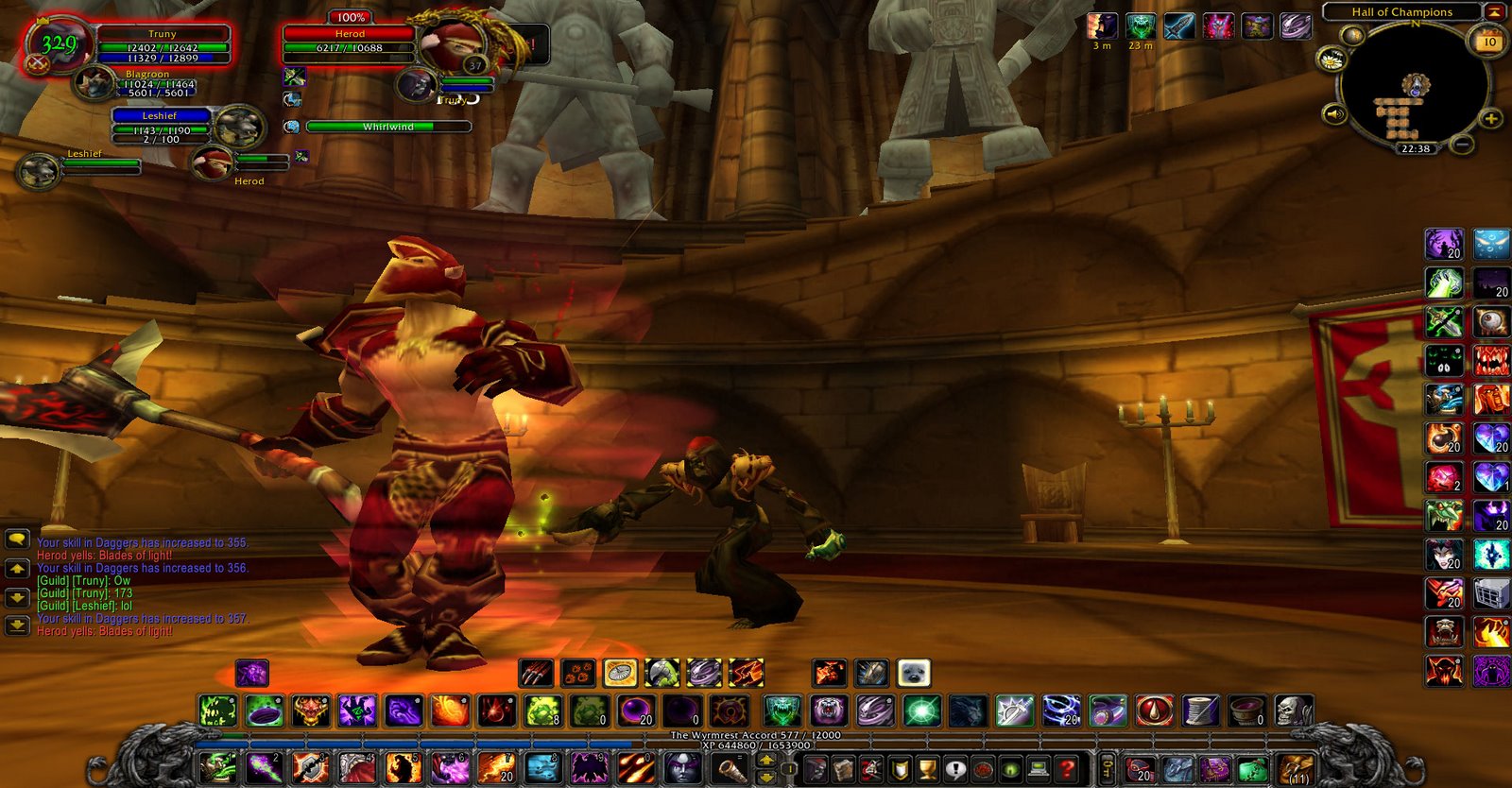Page up the main action bar
The width and height of the screenshot is (1512, 788).
(766, 761)
